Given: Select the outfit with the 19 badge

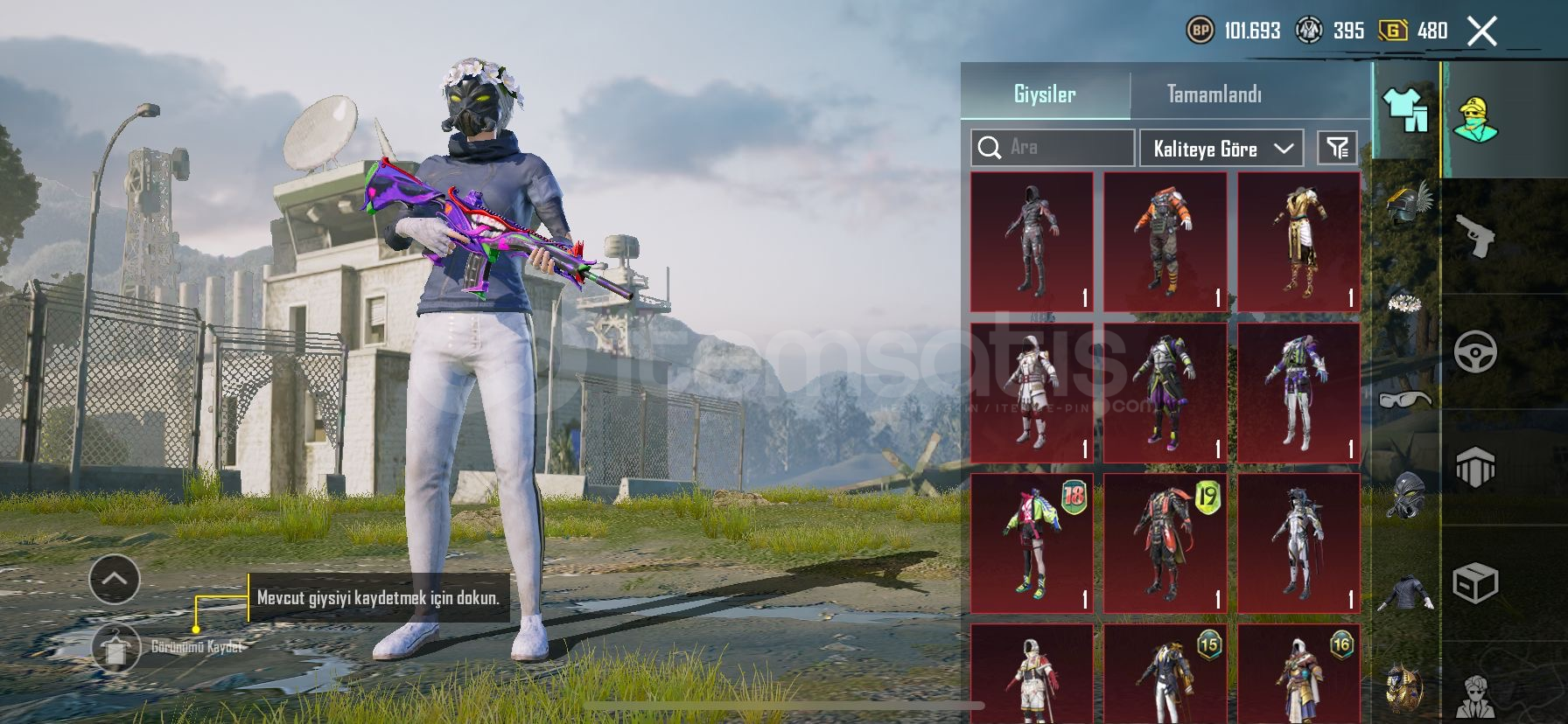Looking at the screenshot, I should click(1165, 543).
